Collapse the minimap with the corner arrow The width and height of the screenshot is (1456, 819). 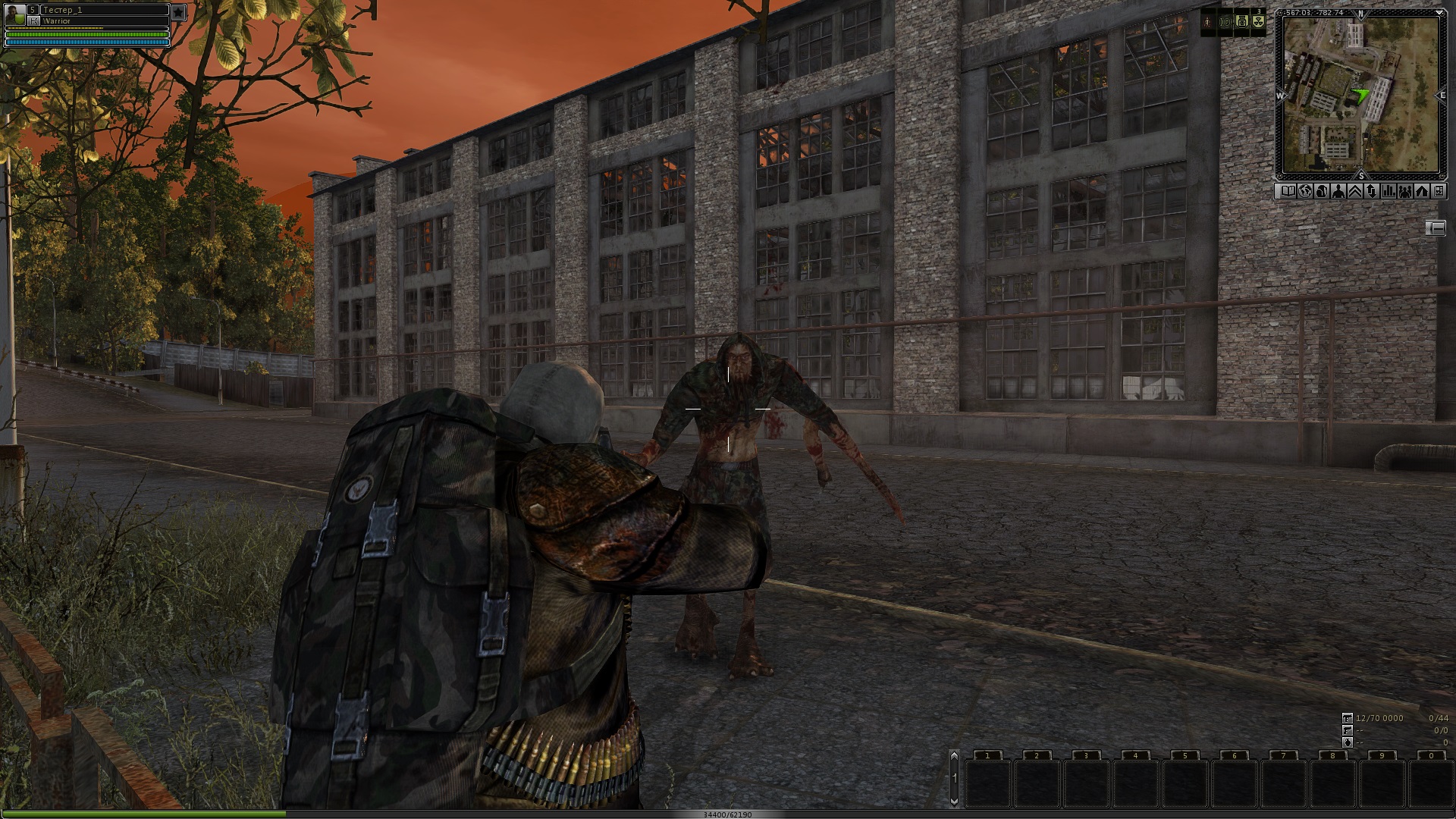(x=1439, y=13)
